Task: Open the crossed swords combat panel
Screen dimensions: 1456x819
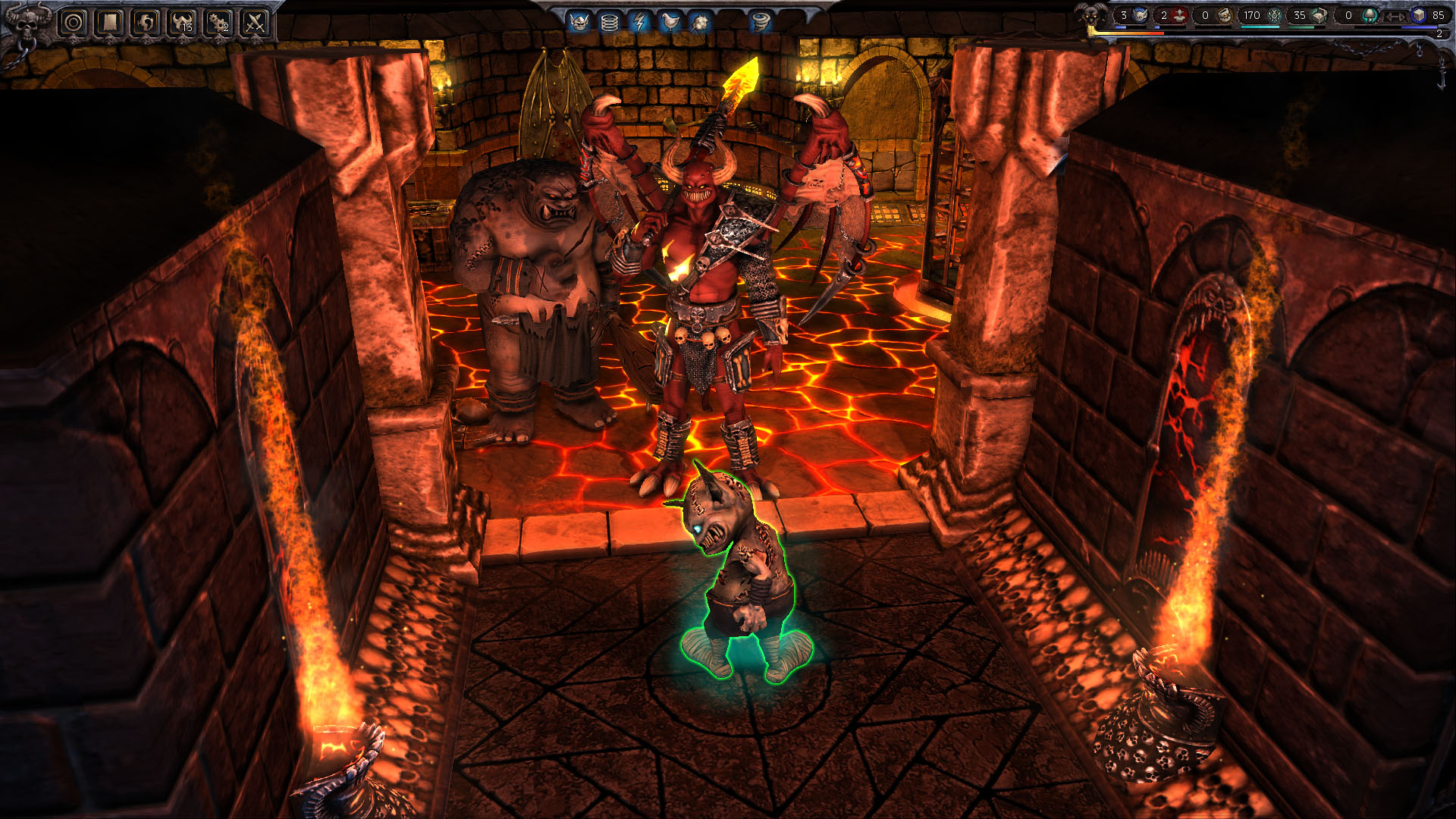Action: click(x=255, y=22)
